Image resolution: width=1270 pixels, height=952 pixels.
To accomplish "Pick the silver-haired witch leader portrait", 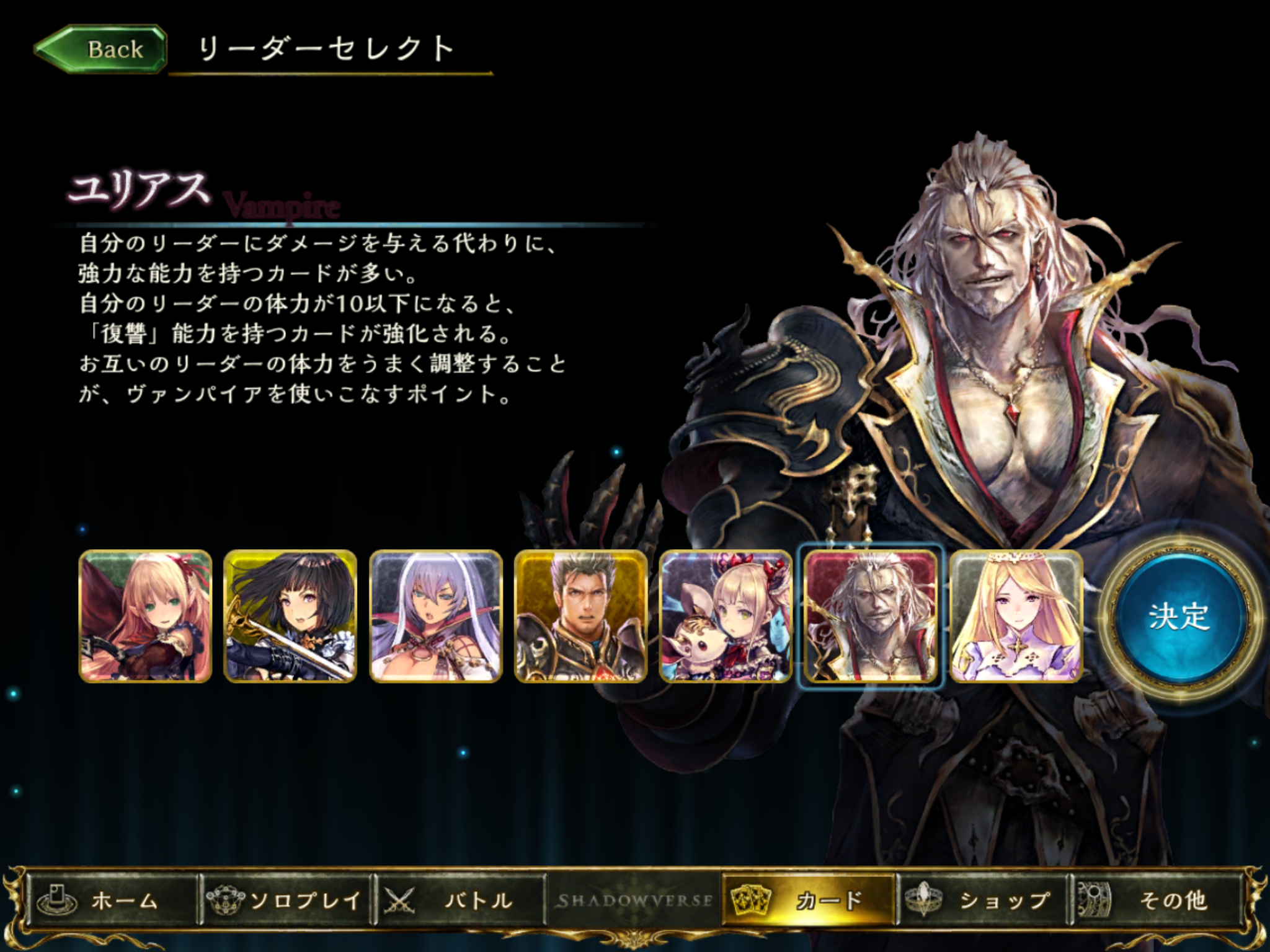I will (x=435, y=616).
